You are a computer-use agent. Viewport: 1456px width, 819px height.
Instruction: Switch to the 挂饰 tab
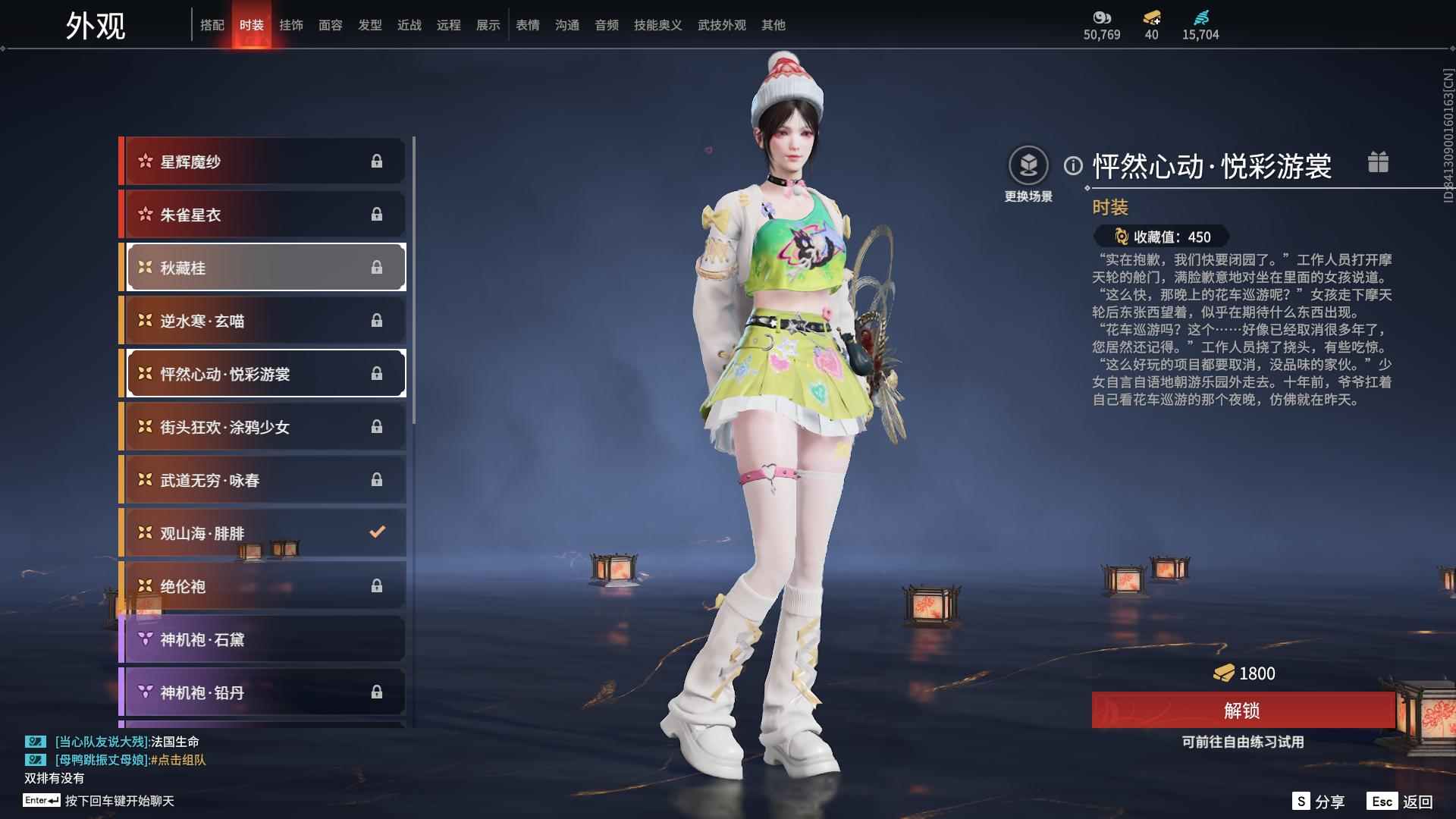pos(291,24)
